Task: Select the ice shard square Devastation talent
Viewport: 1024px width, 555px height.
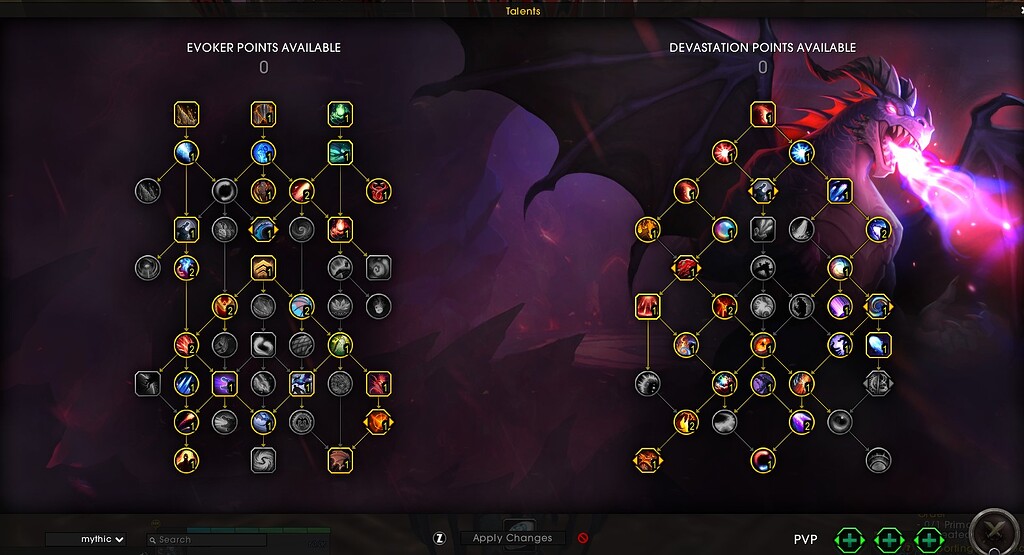Action: 878,345
